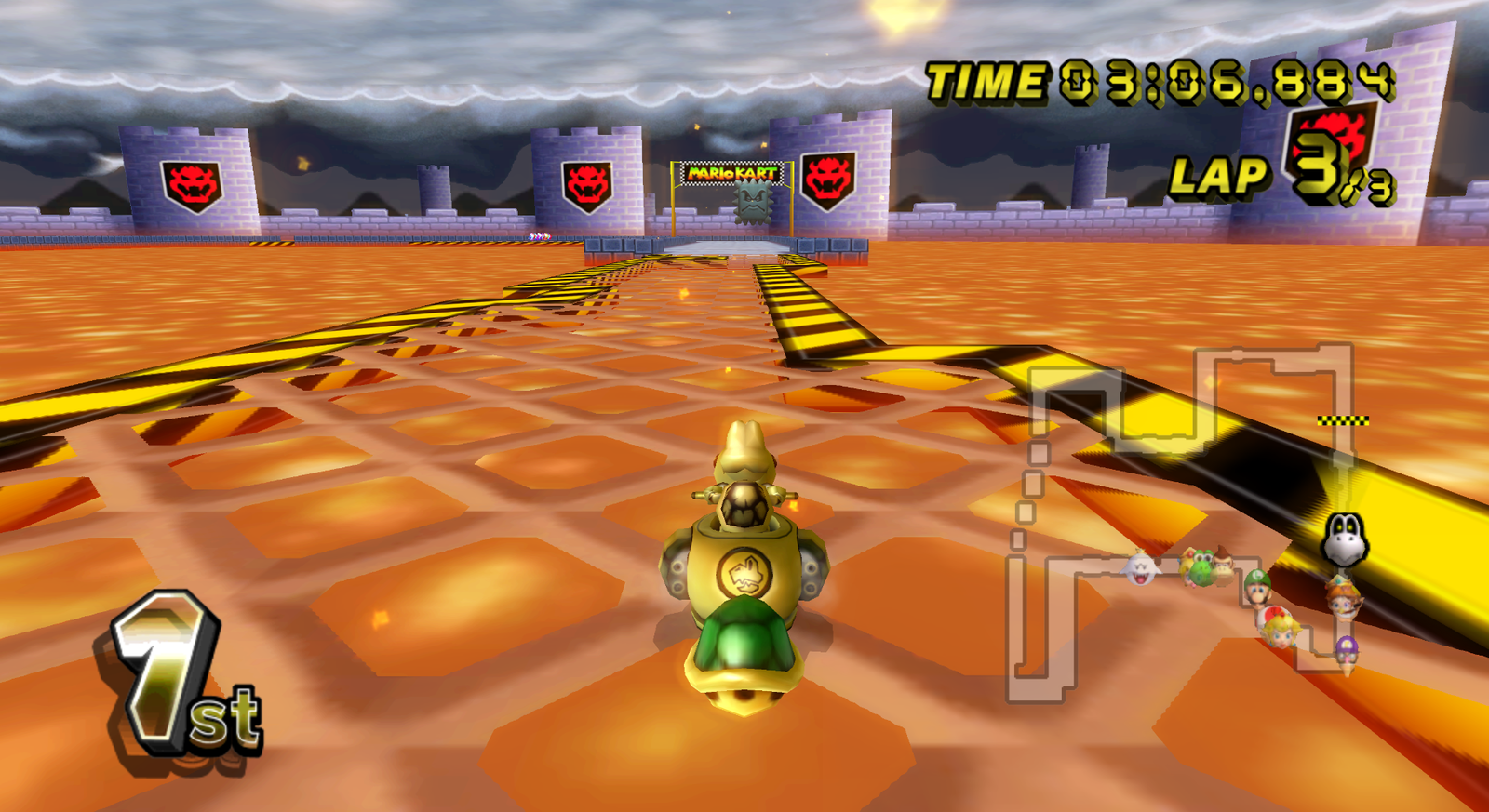The height and width of the screenshot is (812, 1489).
Task: Click Peach's minimap icon
Action: point(1283,634)
